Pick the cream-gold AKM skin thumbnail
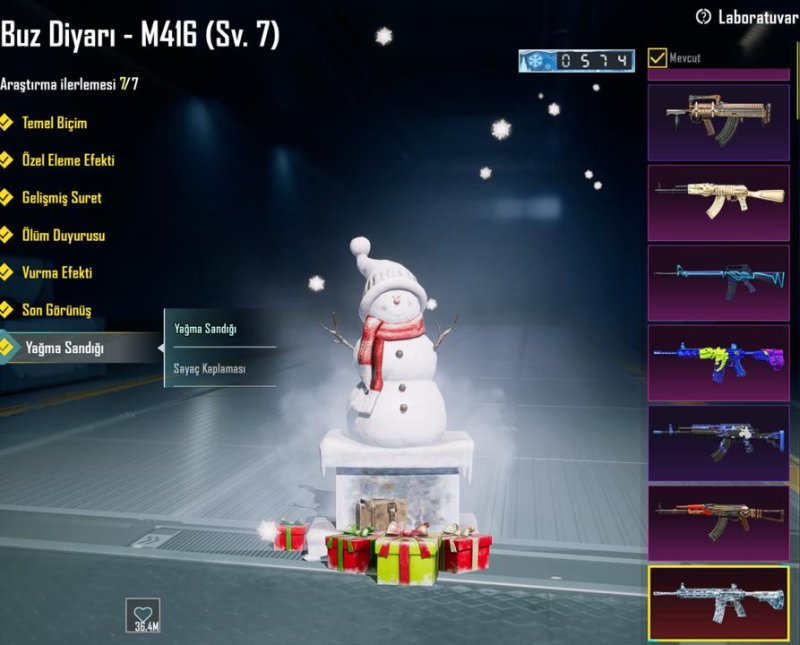Image resolution: width=800 pixels, height=645 pixels. click(x=718, y=201)
